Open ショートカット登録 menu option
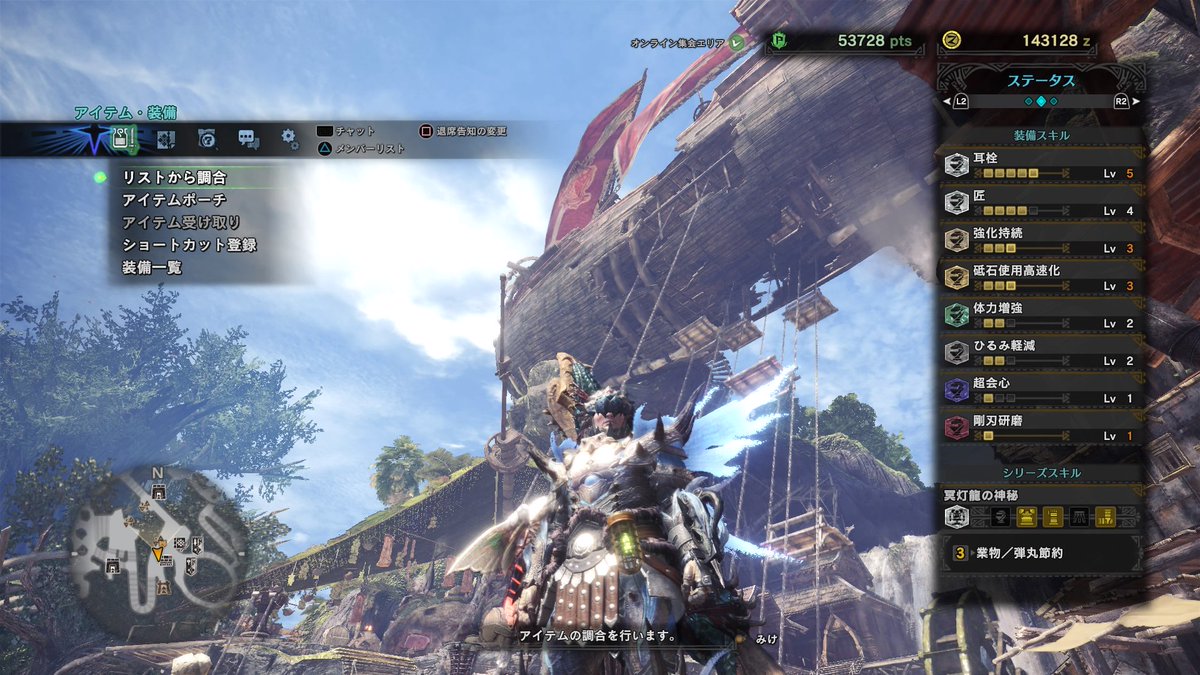Image resolution: width=1200 pixels, height=675 pixels. click(x=189, y=245)
